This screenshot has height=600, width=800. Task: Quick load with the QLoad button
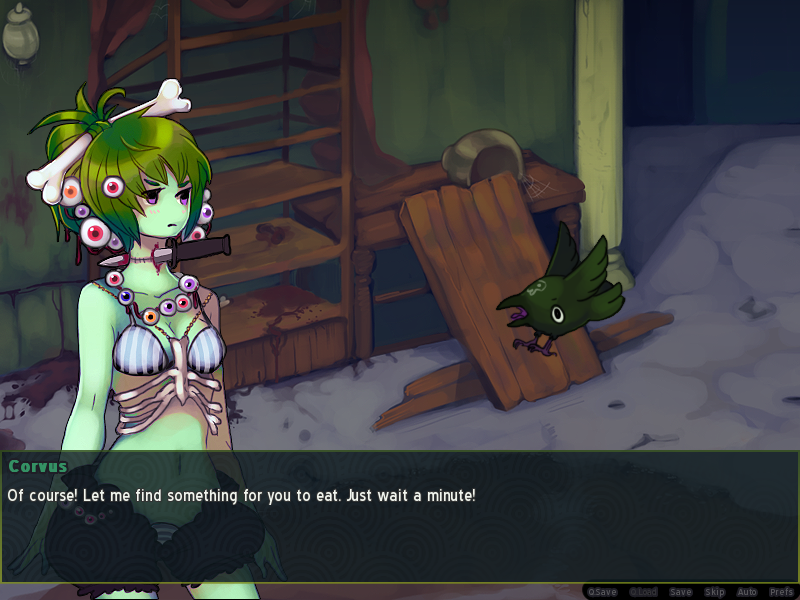tap(643, 592)
